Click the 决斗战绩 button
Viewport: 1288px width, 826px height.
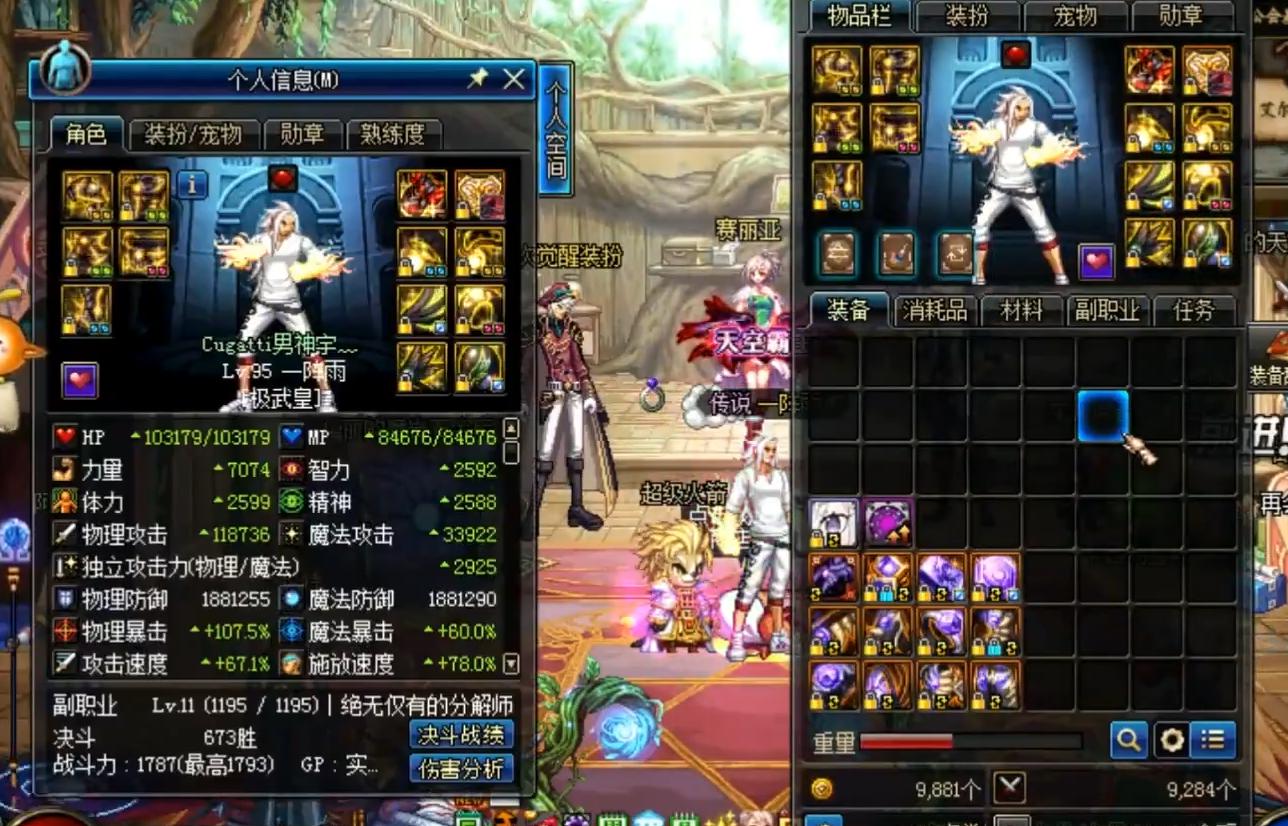[x=462, y=735]
